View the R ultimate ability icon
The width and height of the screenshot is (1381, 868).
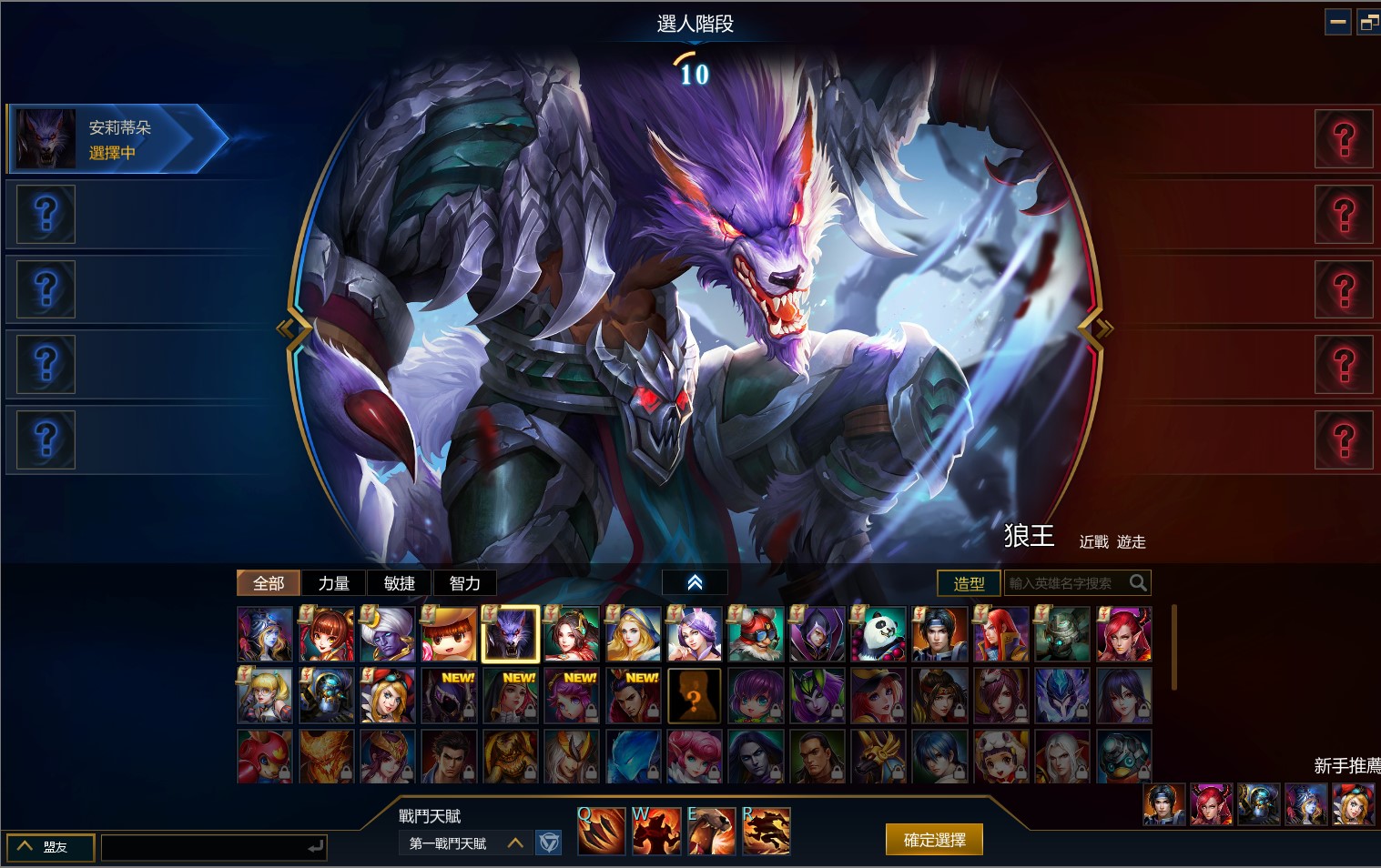[x=767, y=832]
